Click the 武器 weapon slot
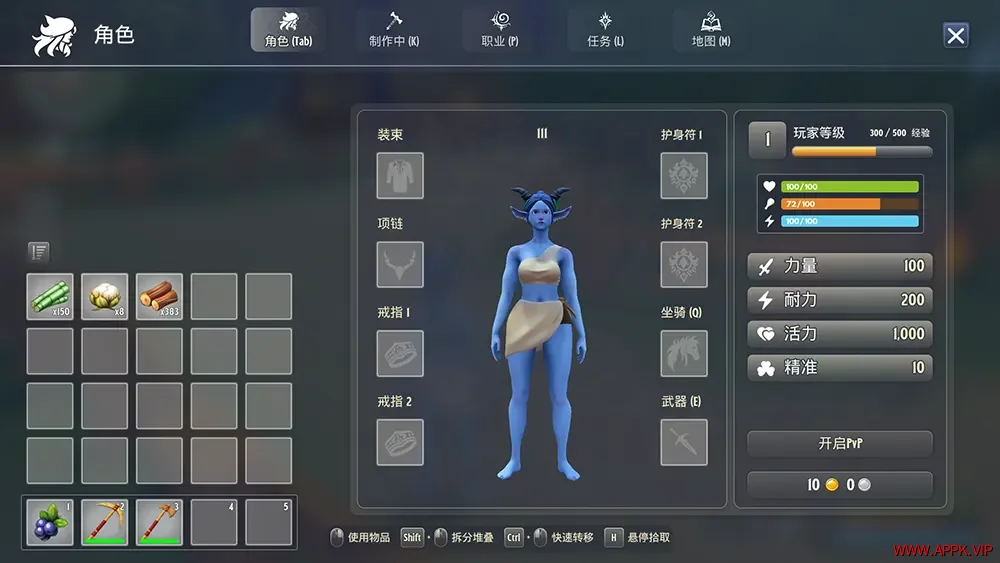This screenshot has width=1000, height=563. tap(684, 442)
